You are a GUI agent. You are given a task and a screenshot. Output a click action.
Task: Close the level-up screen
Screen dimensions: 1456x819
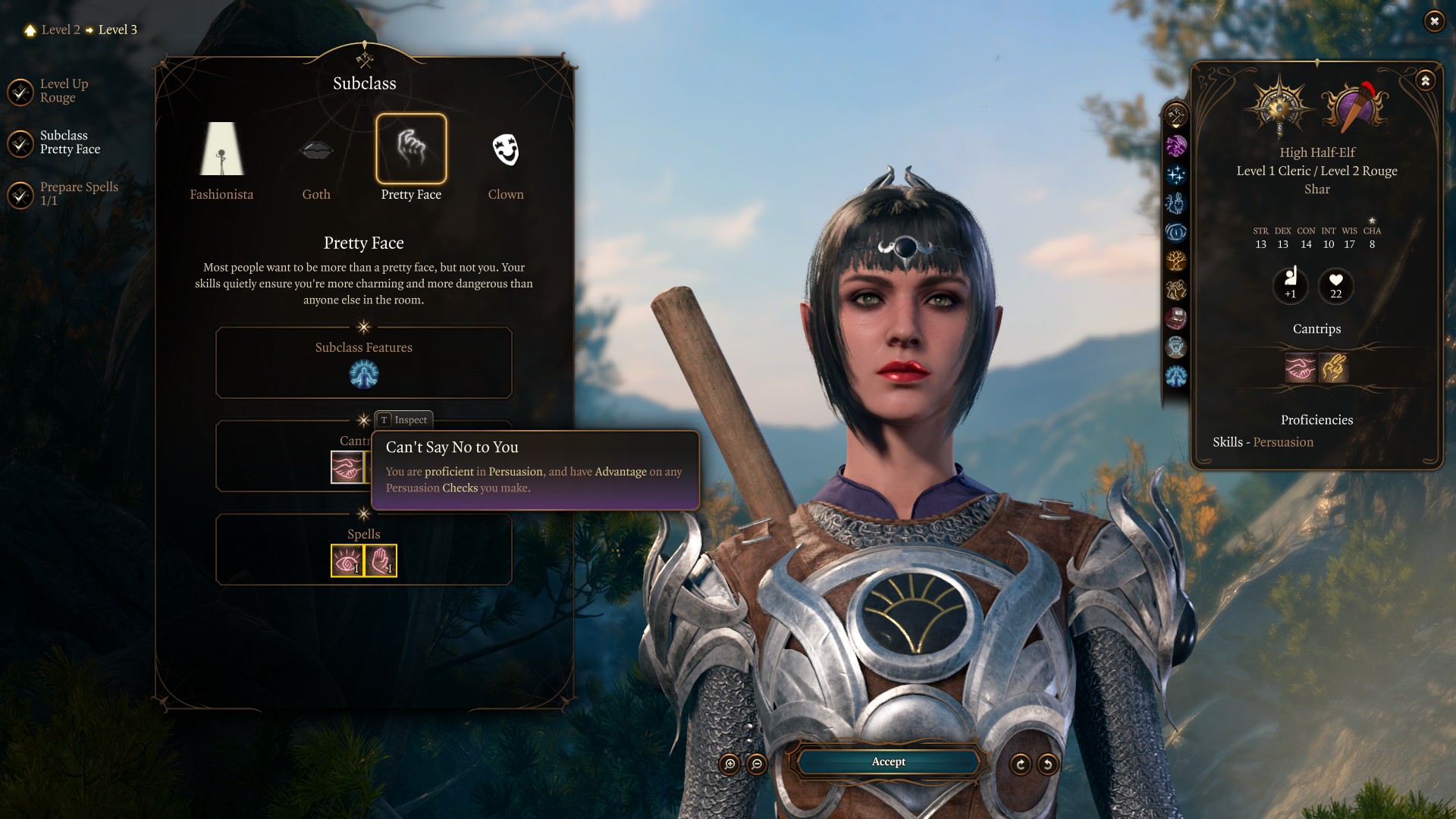click(1434, 21)
